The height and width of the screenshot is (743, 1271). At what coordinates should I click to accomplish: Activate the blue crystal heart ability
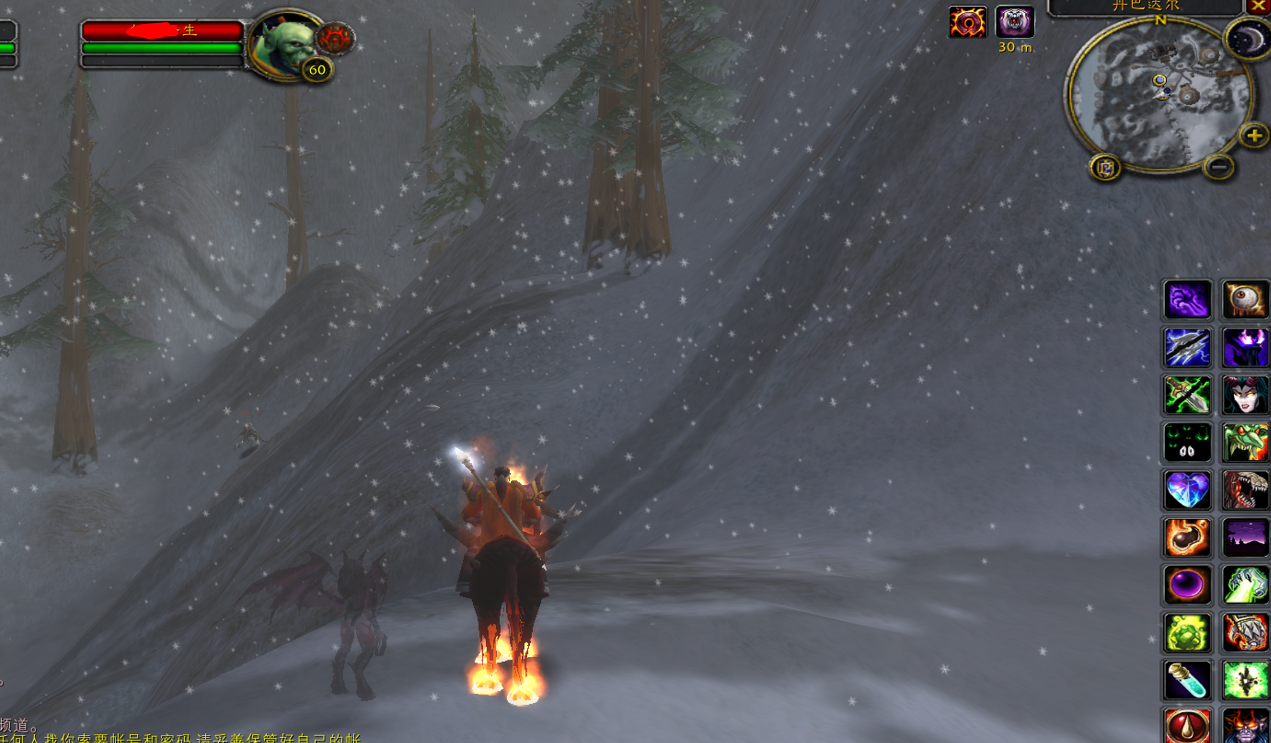[x=1187, y=491]
